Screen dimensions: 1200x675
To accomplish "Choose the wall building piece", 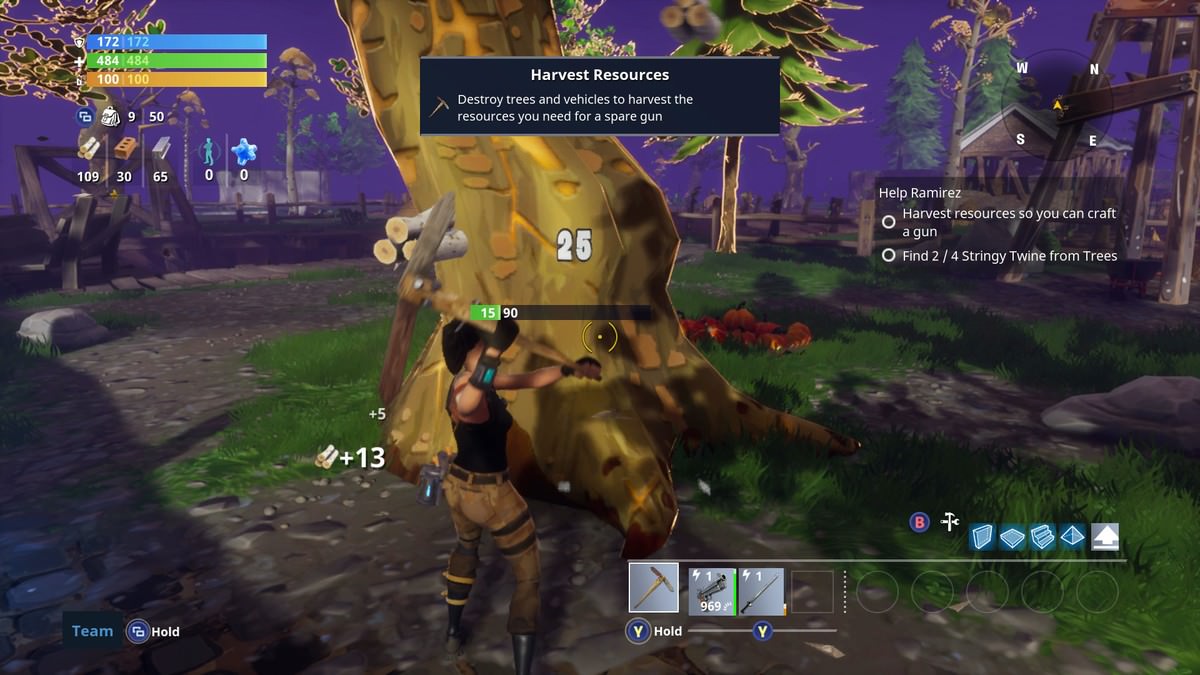I will (x=983, y=537).
